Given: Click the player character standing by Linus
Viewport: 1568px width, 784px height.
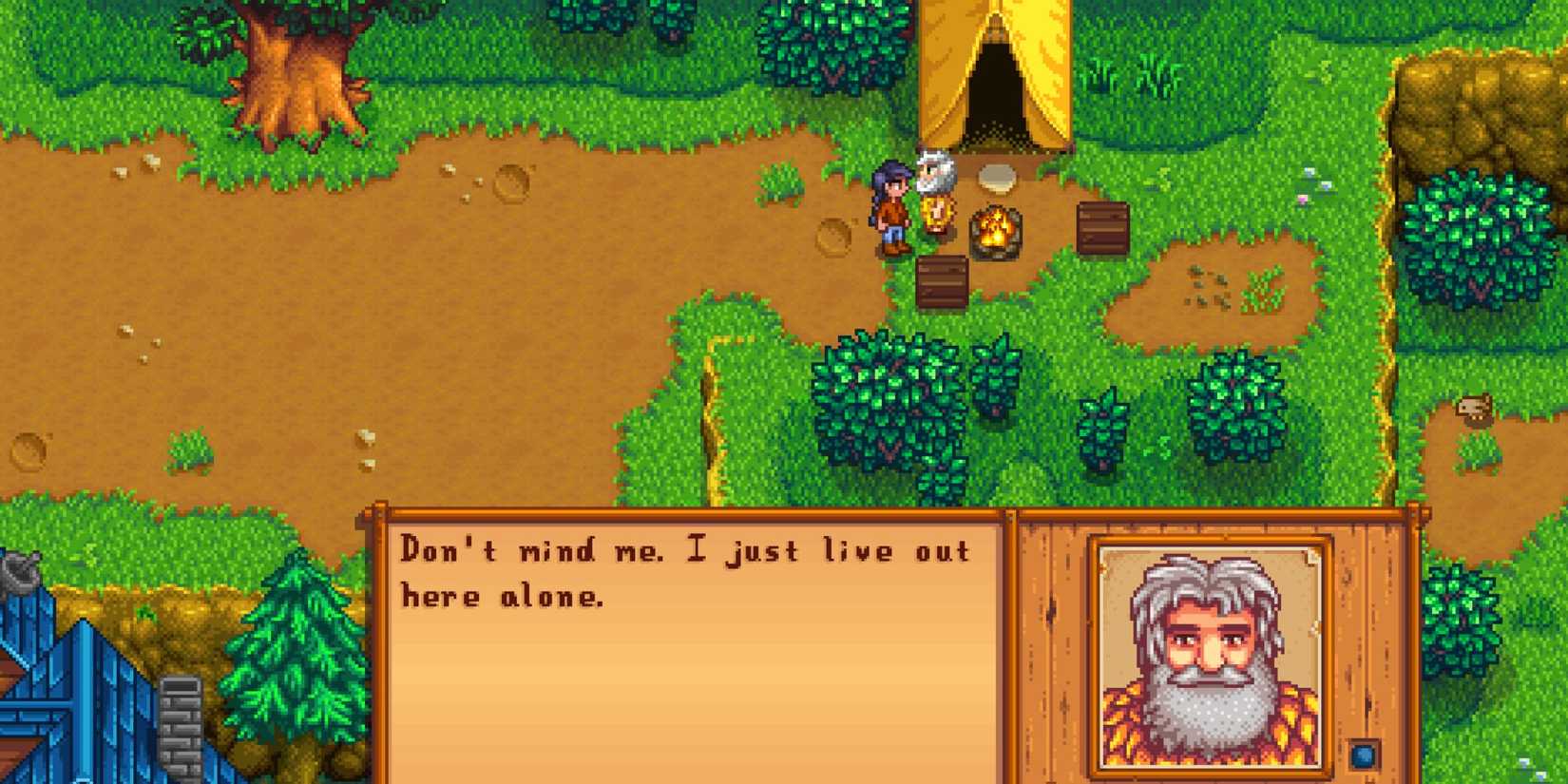Looking at the screenshot, I should 889,204.
